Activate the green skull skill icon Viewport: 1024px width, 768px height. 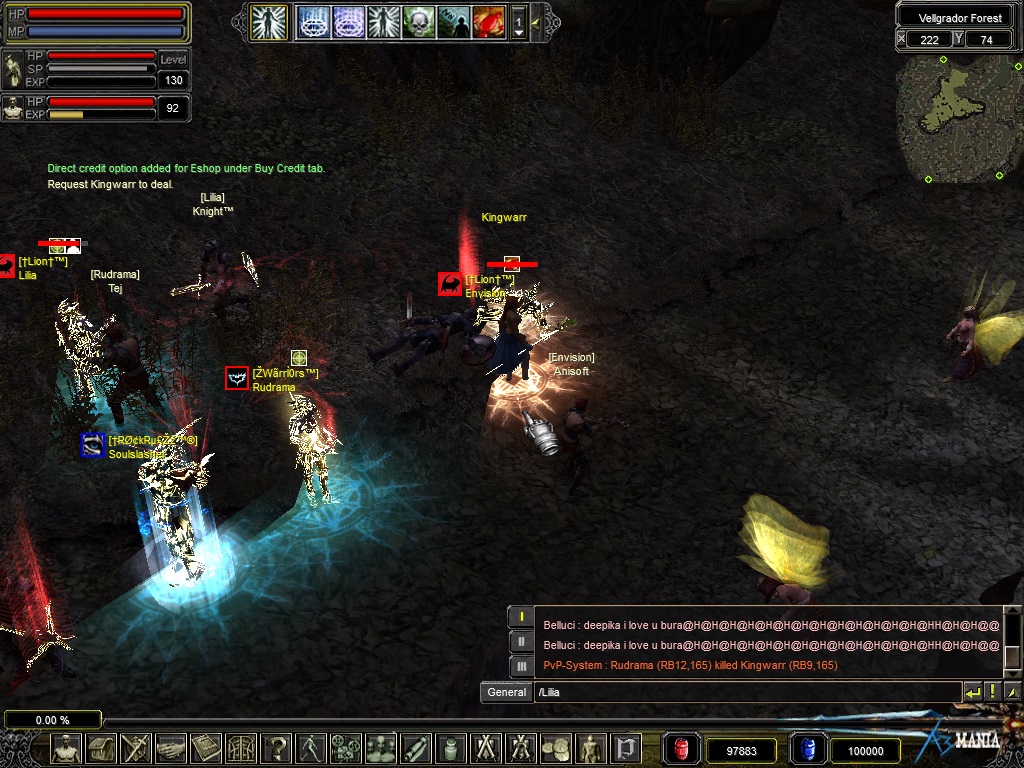point(418,22)
